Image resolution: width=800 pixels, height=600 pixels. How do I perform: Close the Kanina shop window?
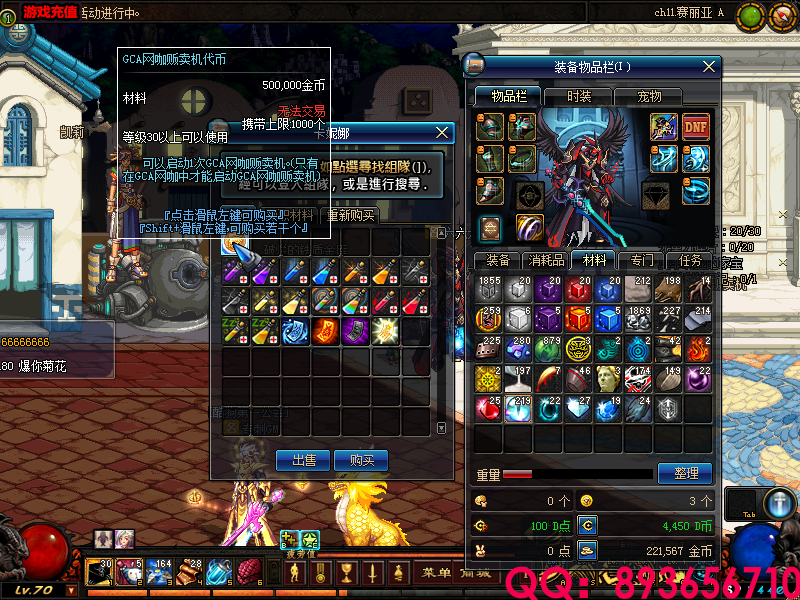(x=443, y=133)
